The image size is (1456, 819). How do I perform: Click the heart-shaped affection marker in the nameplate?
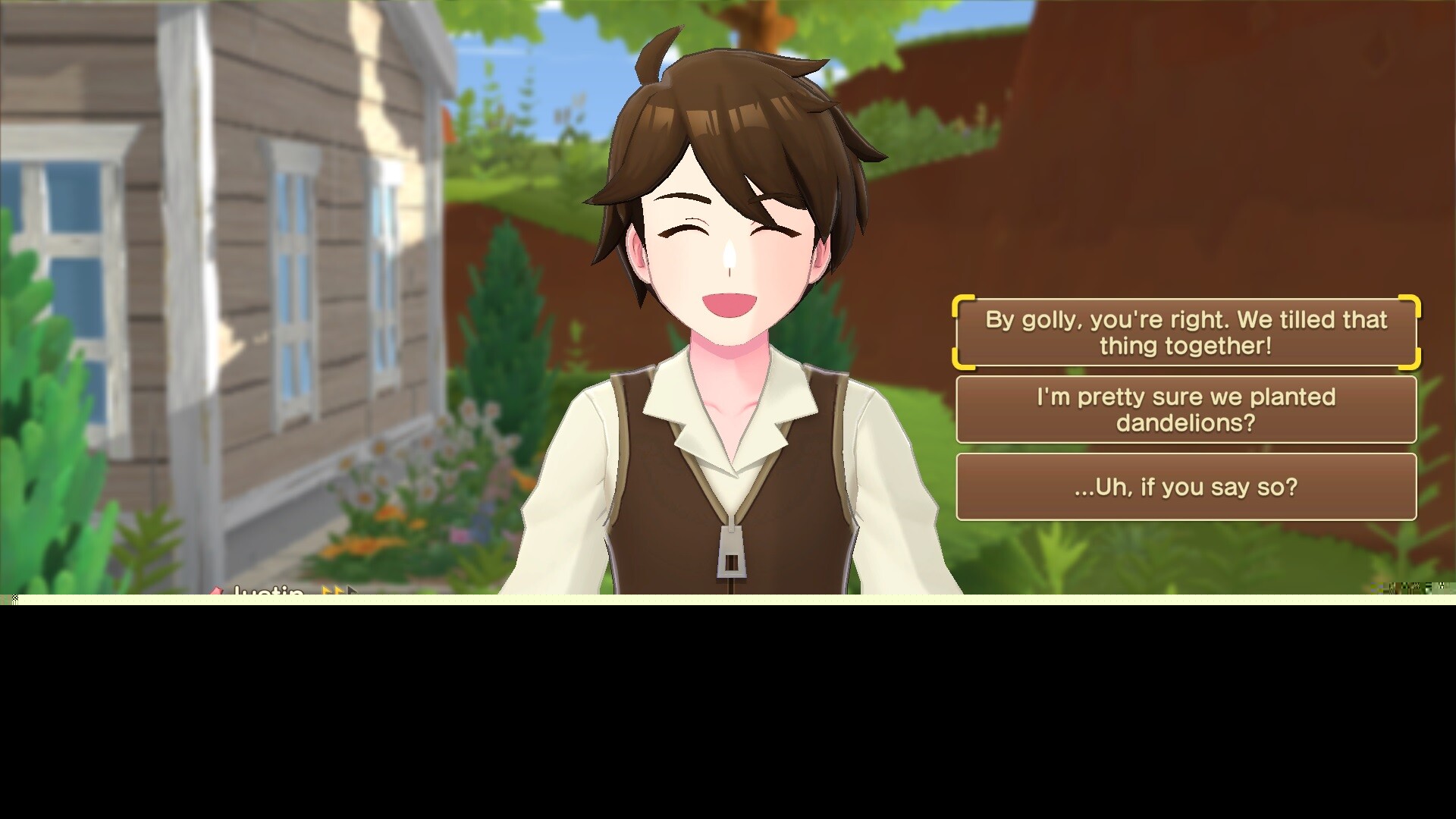[x=217, y=590]
